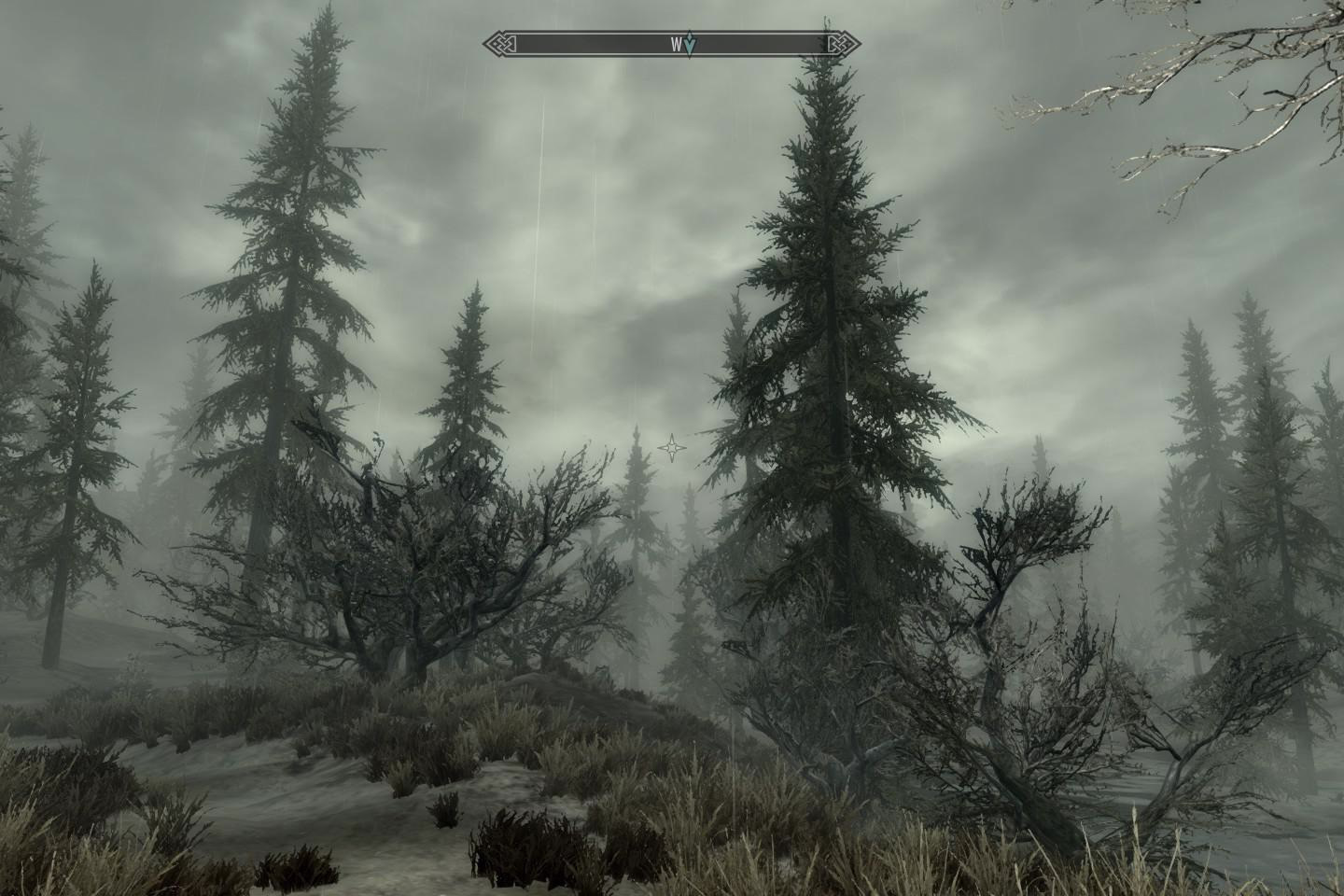Select the teal quest marker on compass

(690, 44)
